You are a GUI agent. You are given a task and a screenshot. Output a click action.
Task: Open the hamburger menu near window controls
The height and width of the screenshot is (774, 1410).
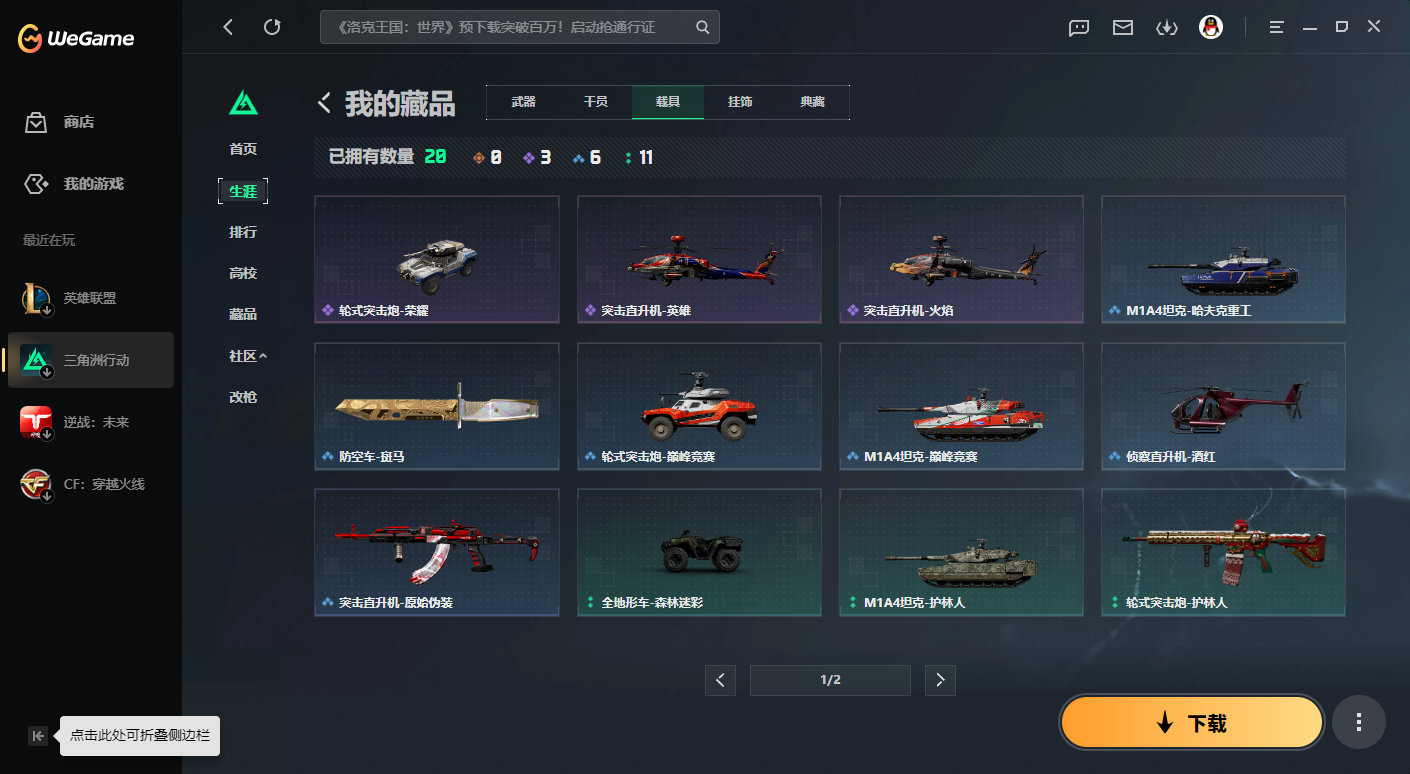[1276, 27]
